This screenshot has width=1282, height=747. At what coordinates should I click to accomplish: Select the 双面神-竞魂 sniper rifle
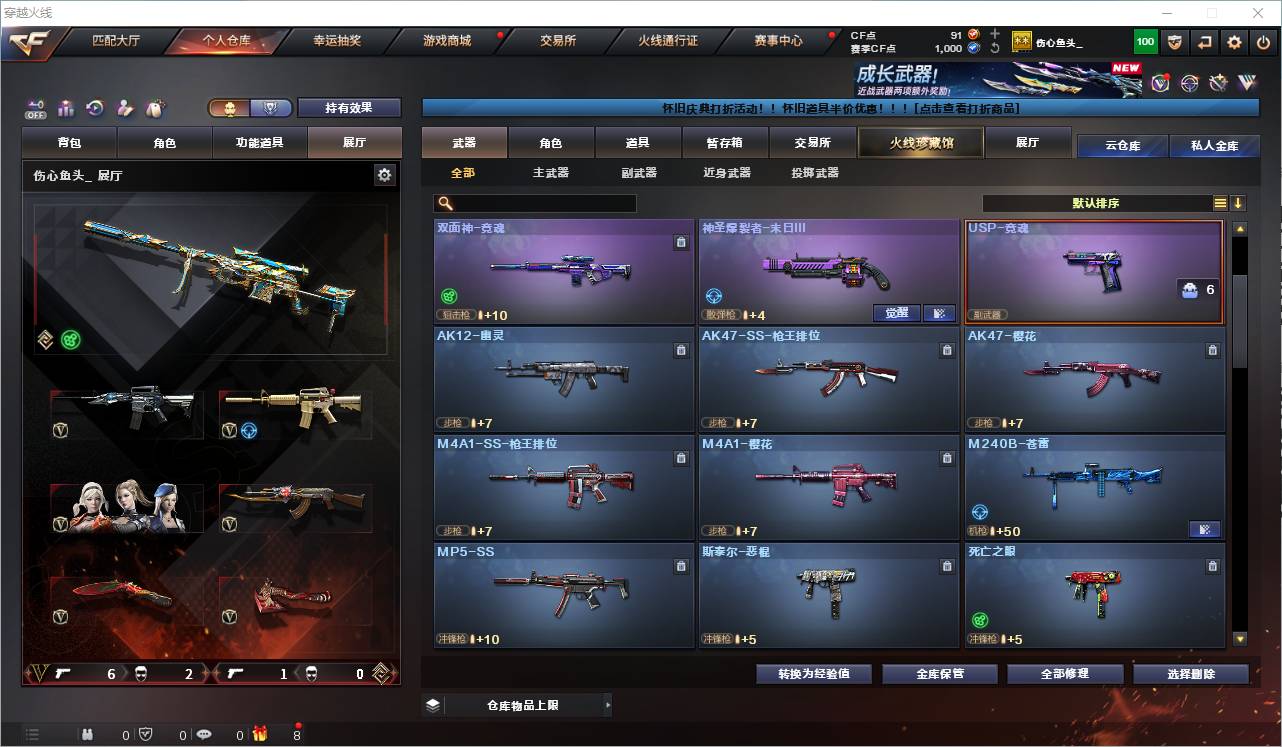click(x=563, y=271)
